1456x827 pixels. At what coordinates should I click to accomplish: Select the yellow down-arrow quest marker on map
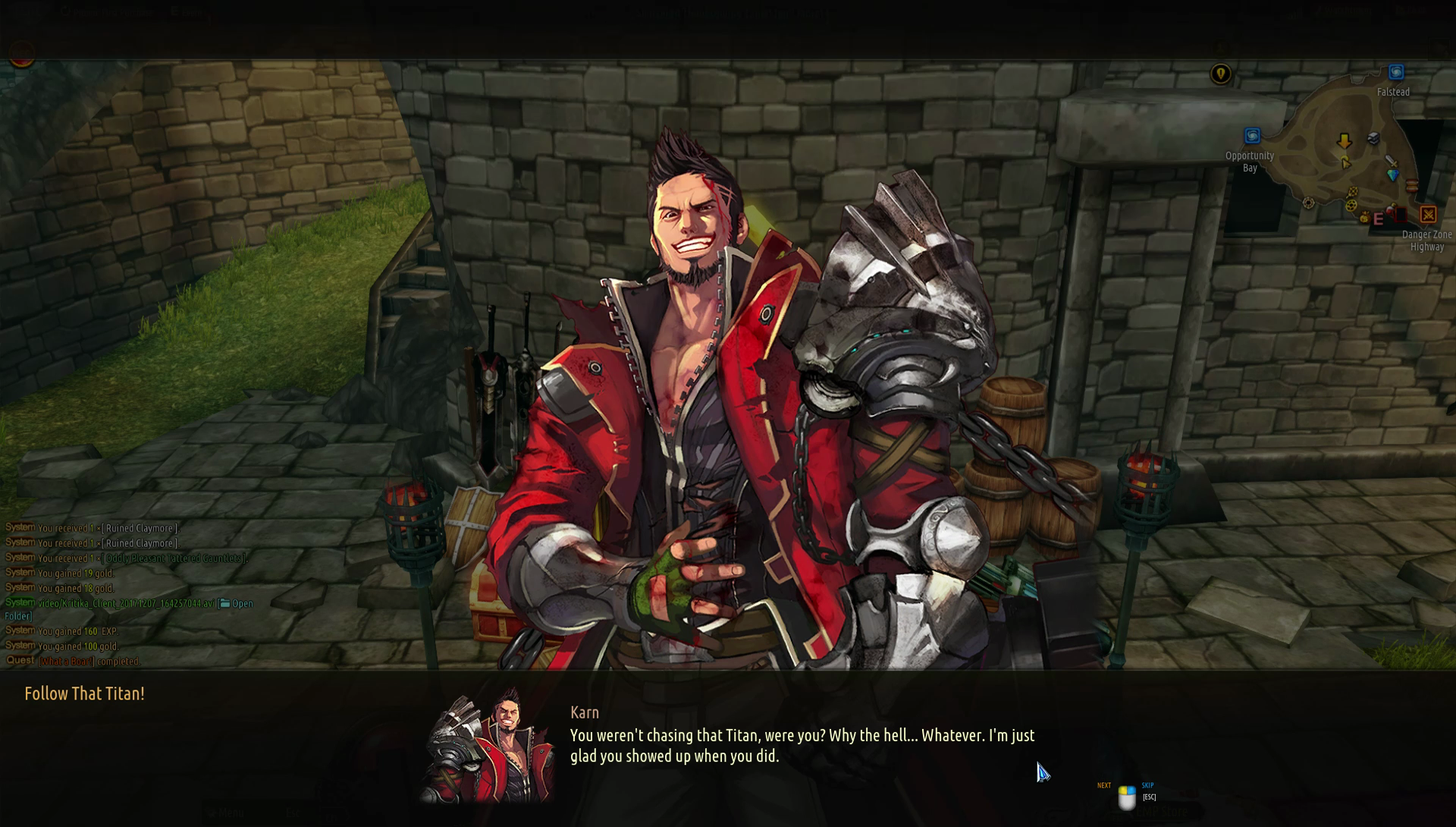pos(1344,141)
